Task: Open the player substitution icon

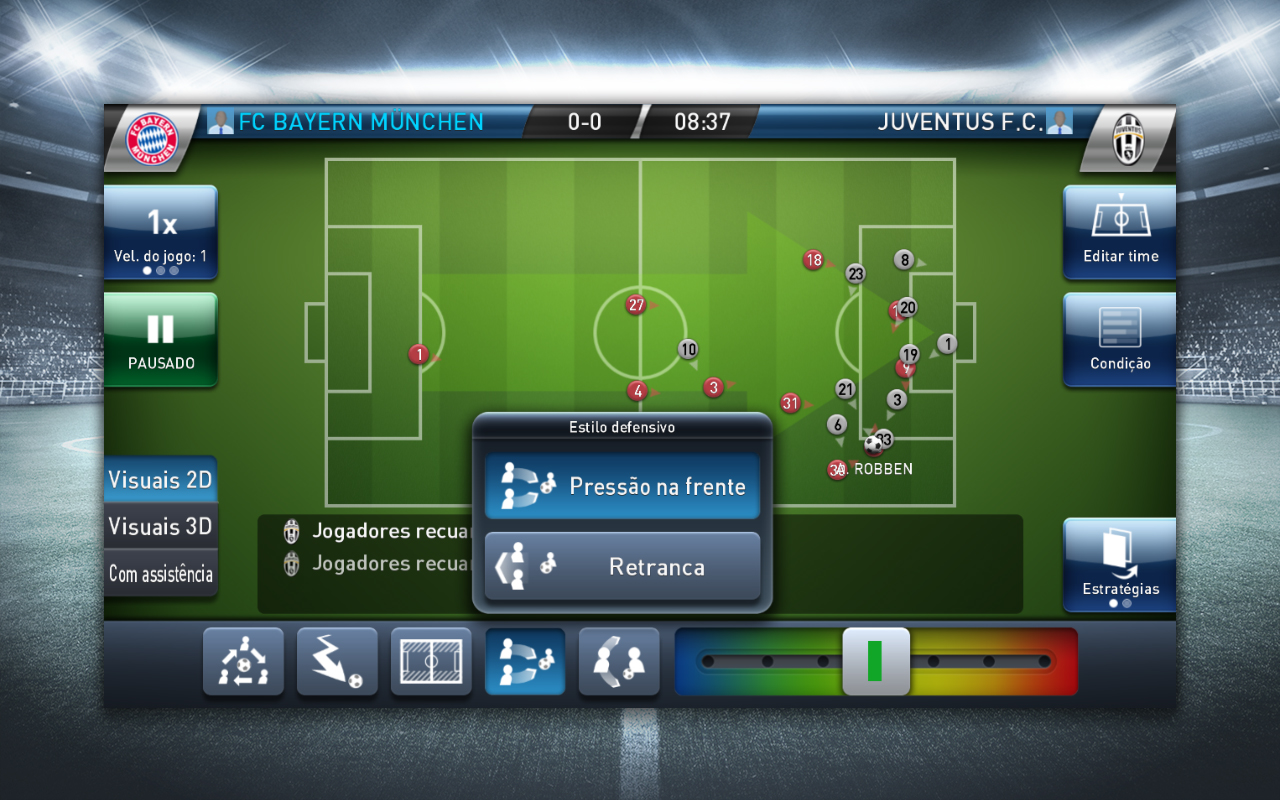Action: pyautogui.click(x=619, y=661)
